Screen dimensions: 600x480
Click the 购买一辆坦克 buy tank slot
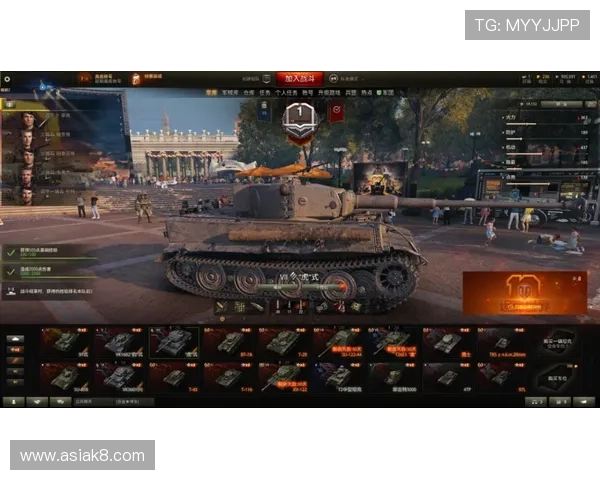point(559,343)
